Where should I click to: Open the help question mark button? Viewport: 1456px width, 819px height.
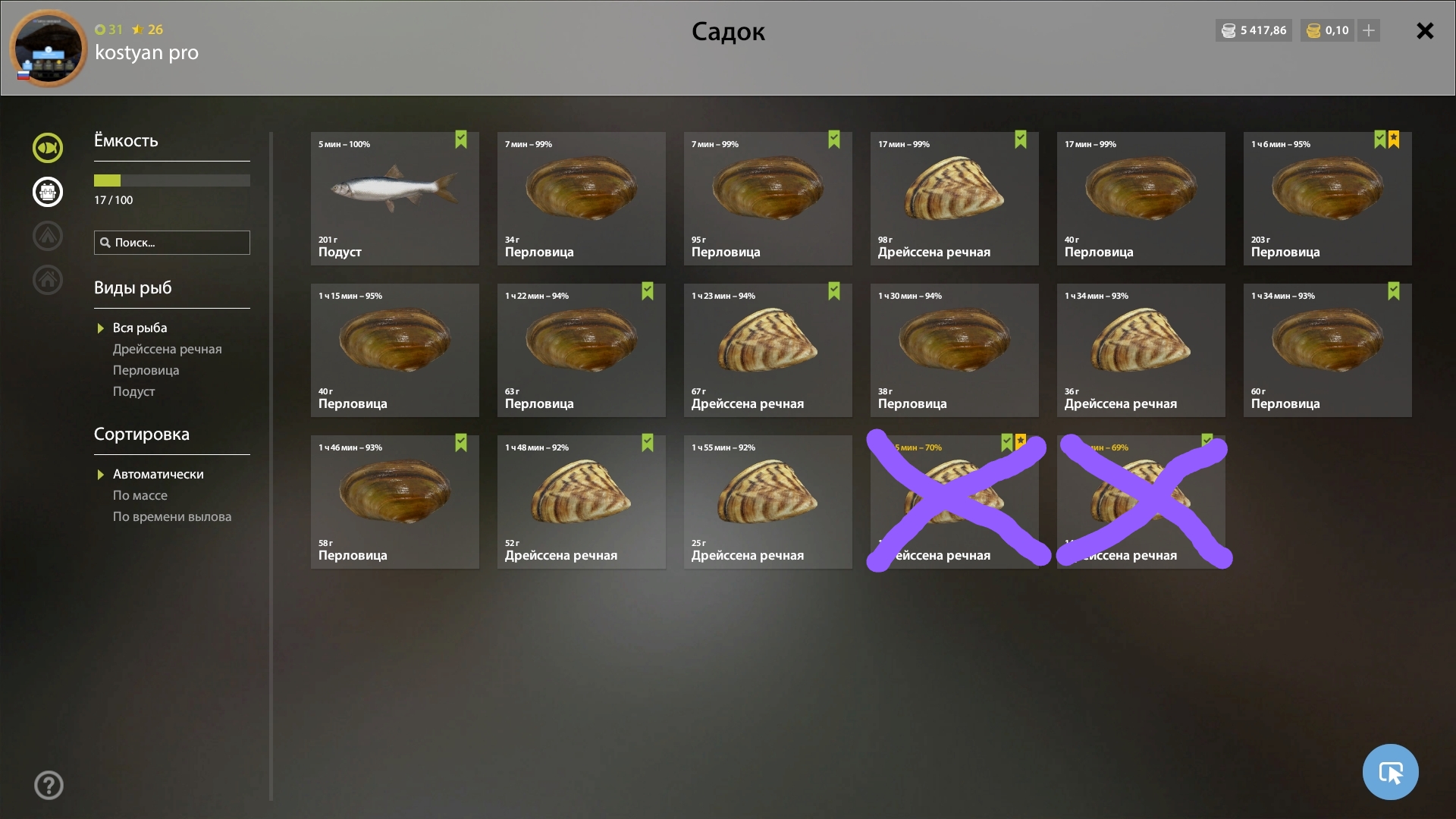49,786
